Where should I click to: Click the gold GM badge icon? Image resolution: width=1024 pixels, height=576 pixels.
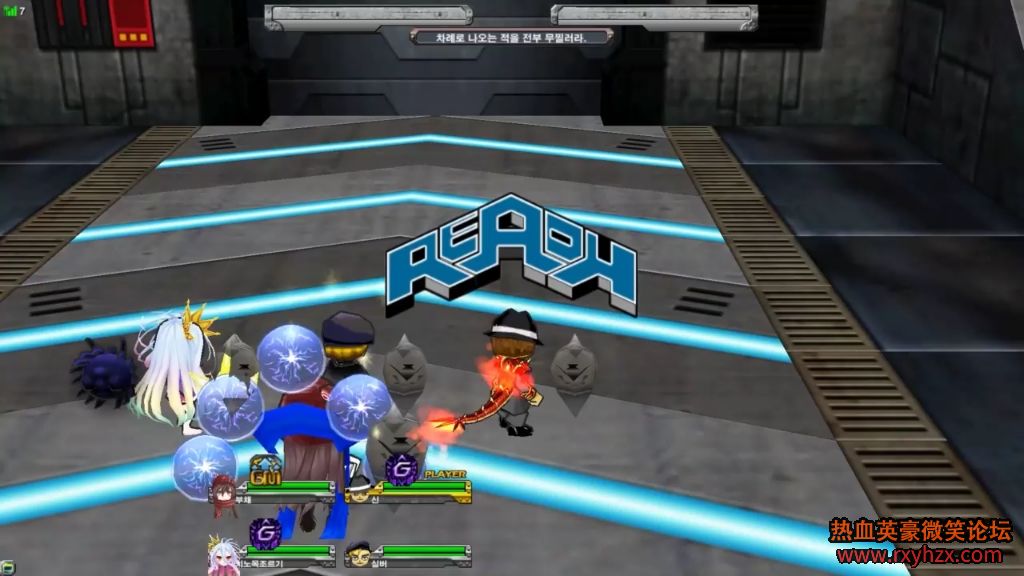coord(266,469)
